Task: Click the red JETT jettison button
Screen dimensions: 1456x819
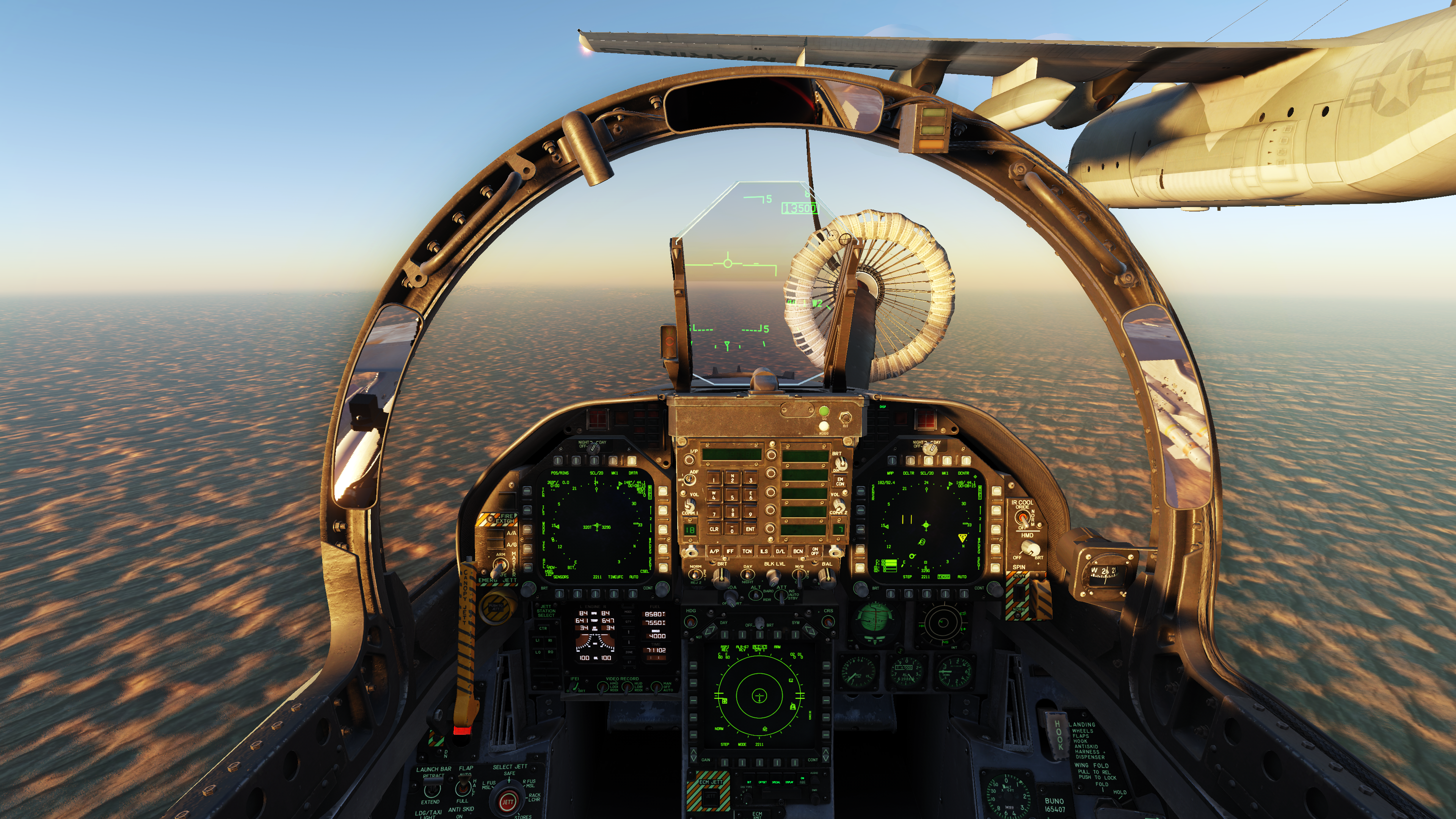Action: click(x=508, y=802)
